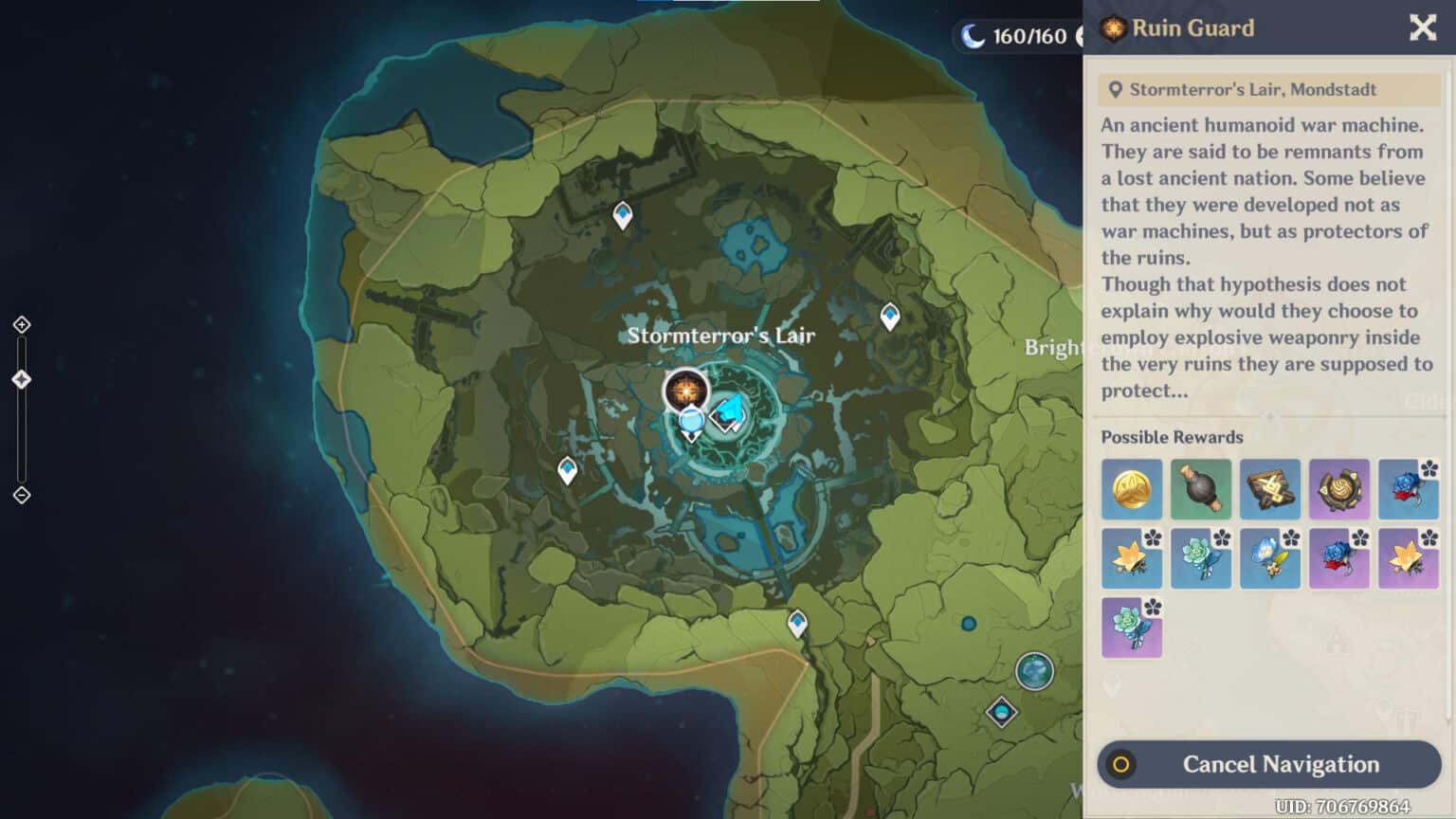The height and width of the screenshot is (819, 1456).
Task: Click the teleport waypoint west of the lair
Action: point(567,467)
